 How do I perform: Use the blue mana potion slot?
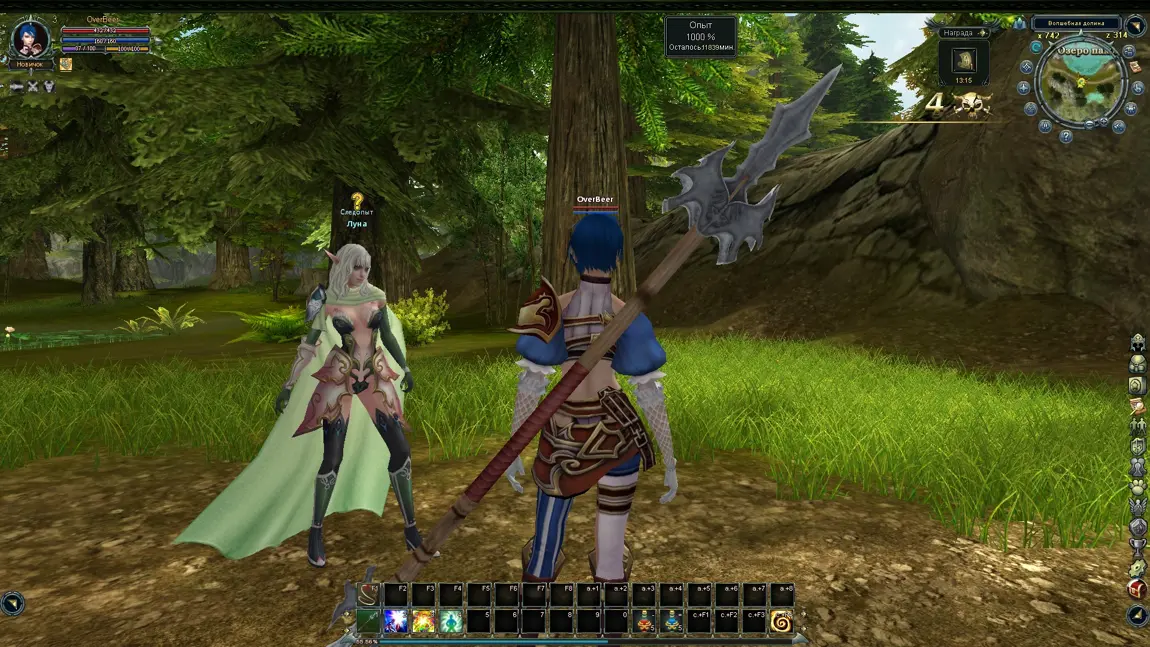673,622
